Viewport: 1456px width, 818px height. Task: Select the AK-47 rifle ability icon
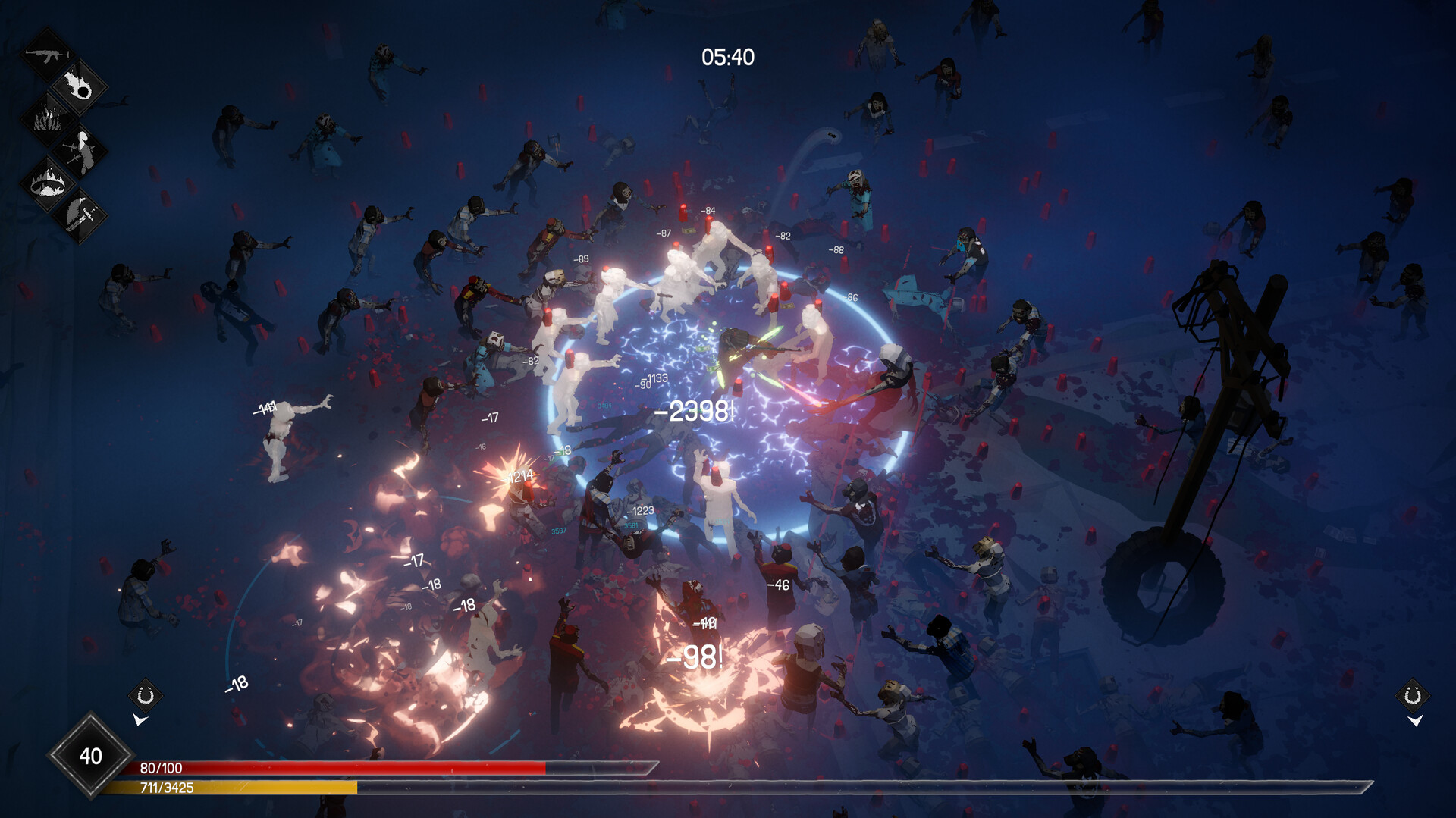pos(48,55)
